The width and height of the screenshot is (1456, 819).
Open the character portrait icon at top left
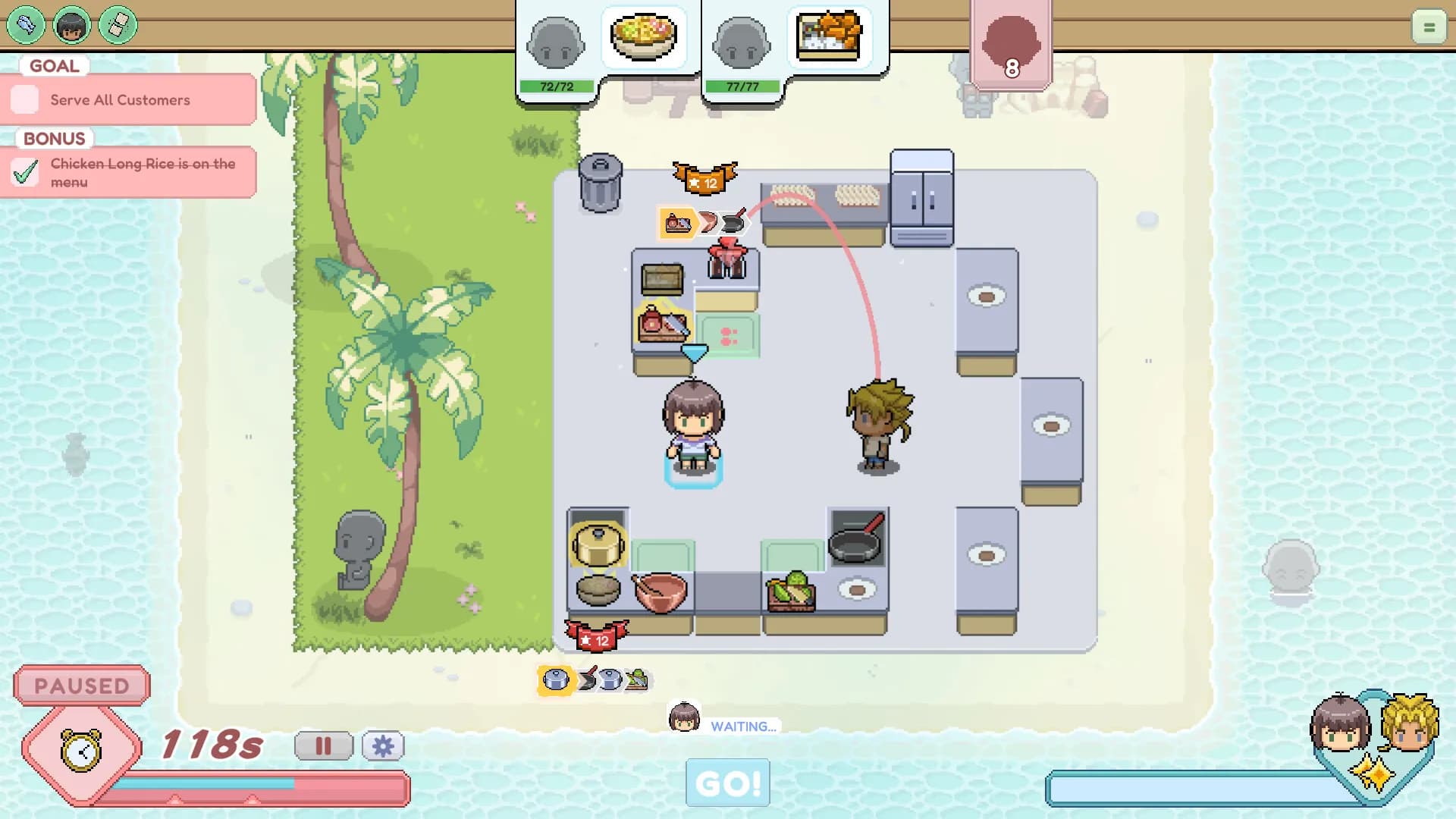pos(72,25)
